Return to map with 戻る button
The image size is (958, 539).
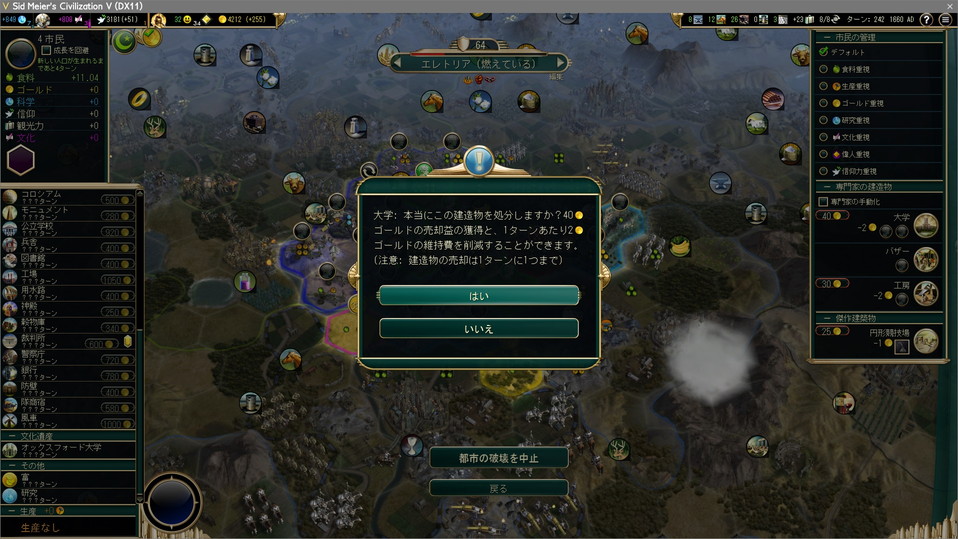click(x=499, y=488)
